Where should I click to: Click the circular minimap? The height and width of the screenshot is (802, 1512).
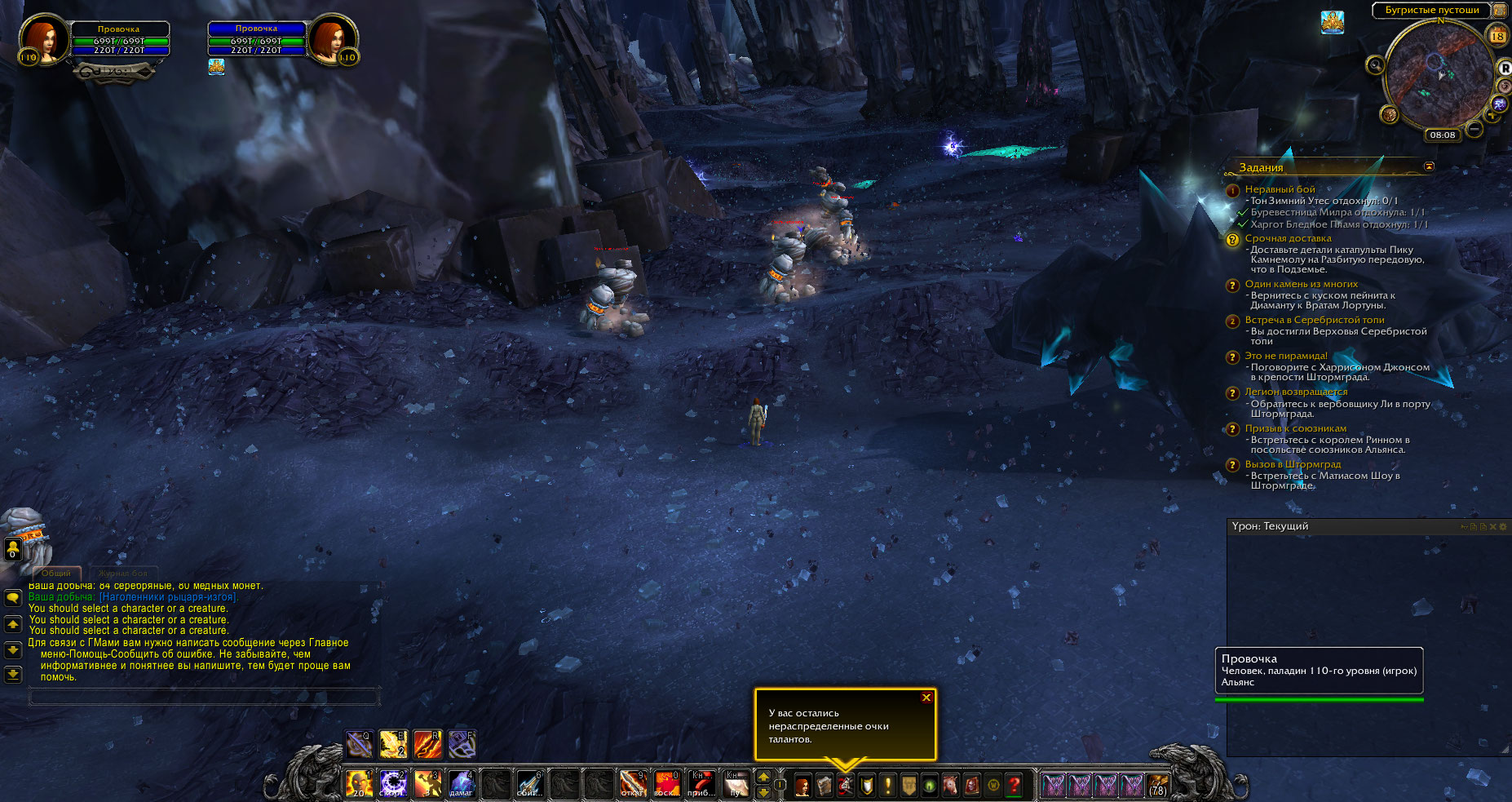1439,73
